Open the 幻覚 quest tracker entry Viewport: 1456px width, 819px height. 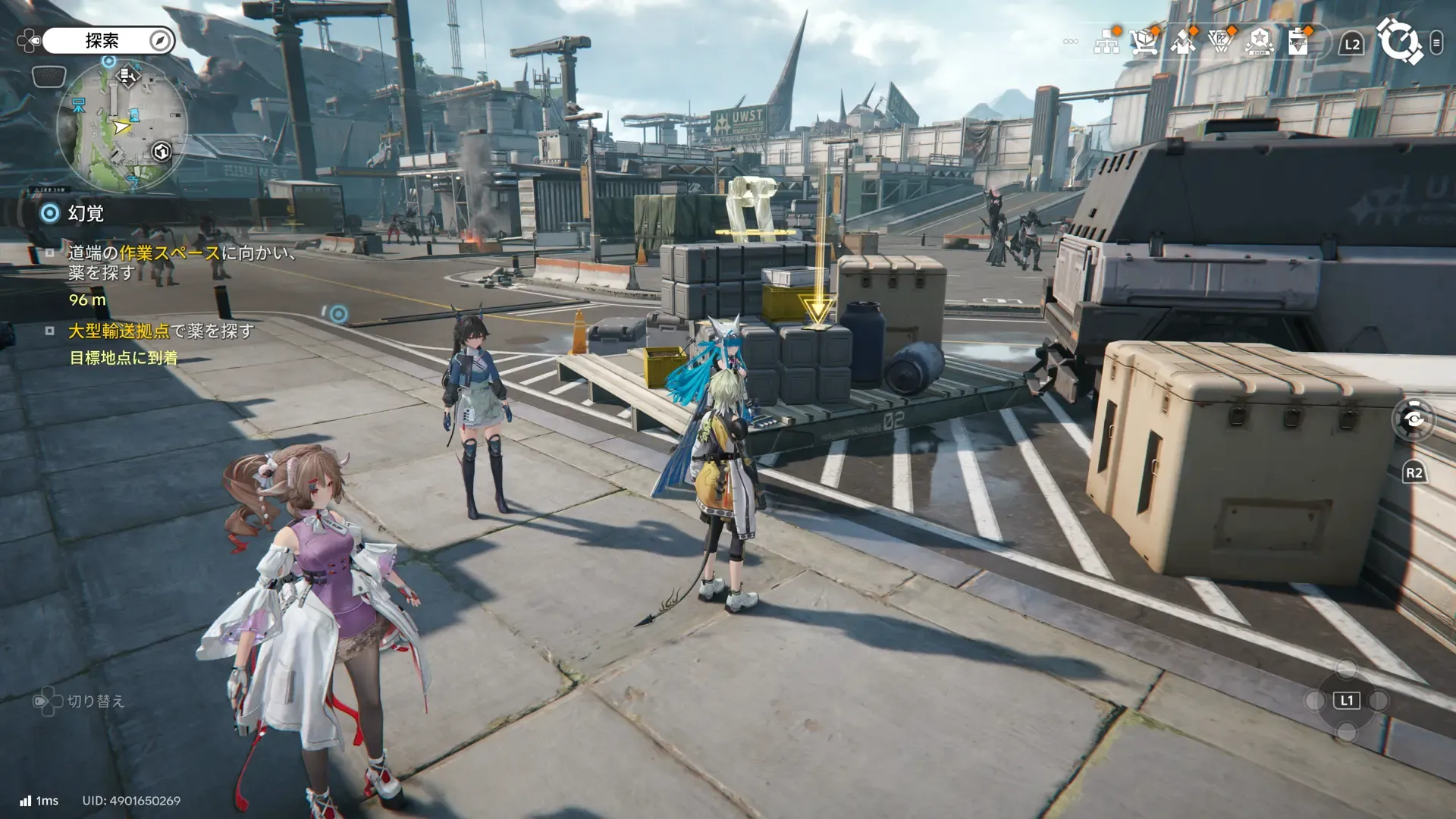tap(86, 213)
